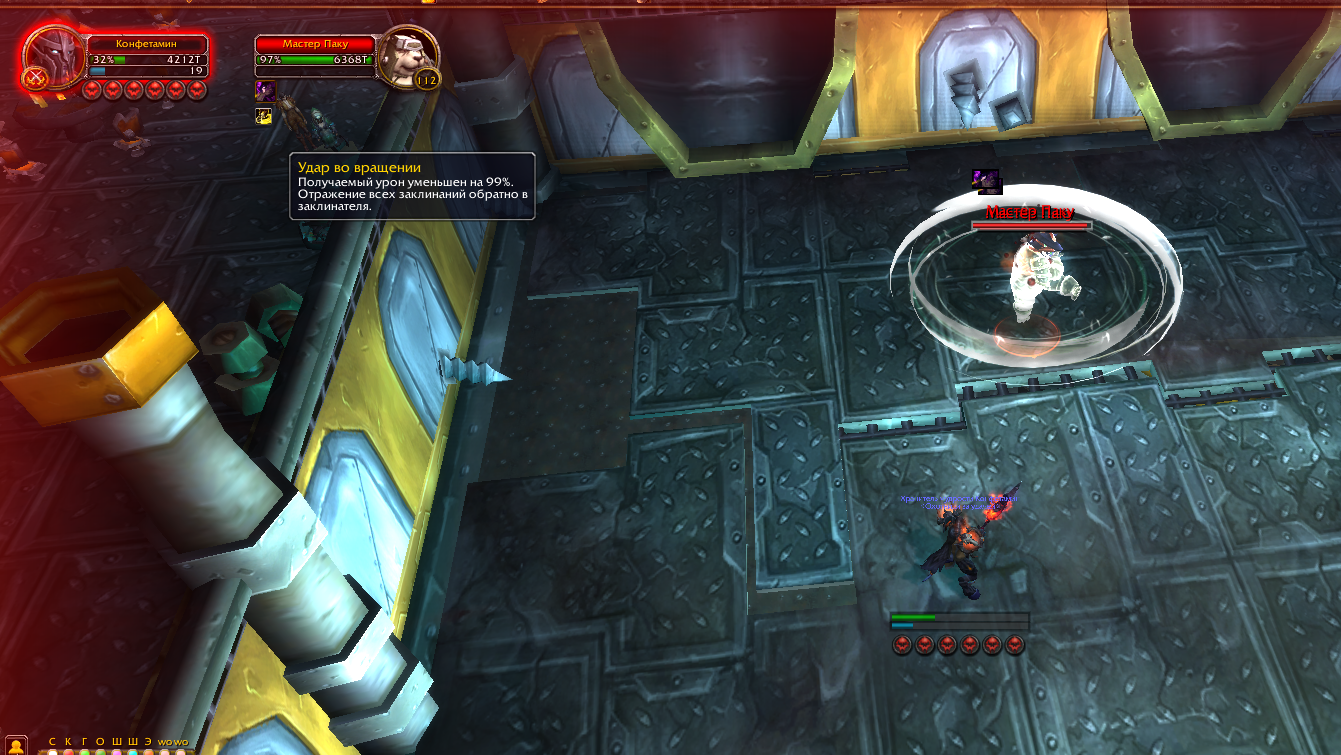Click the crossed swords PvP badge
The width and height of the screenshot is (1341, 755).
[x=35, y=77]
